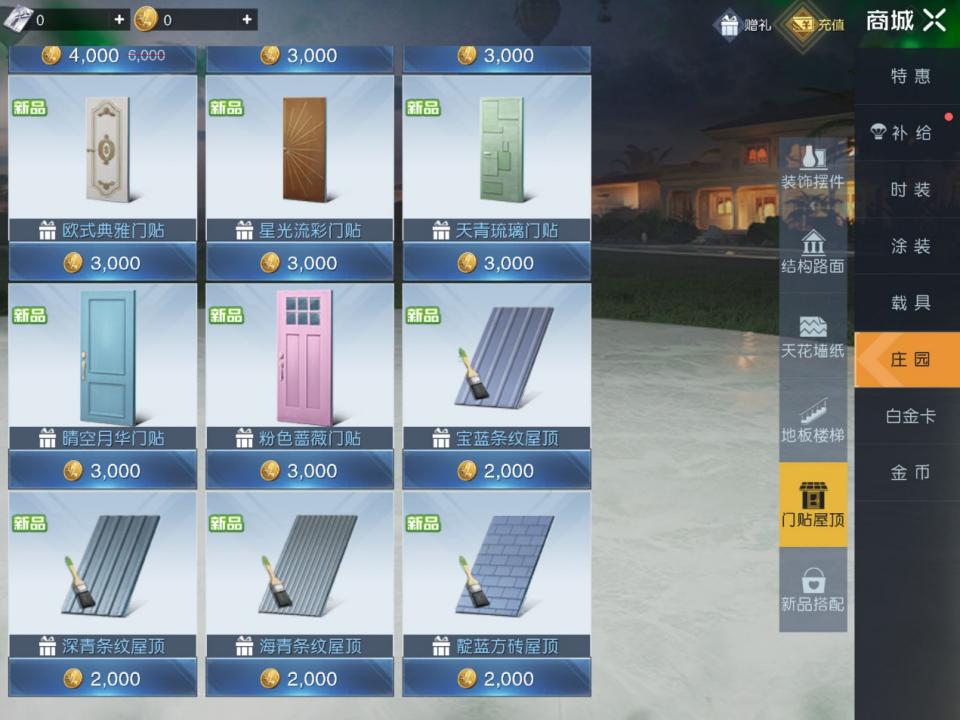Switch to the 金币 gold tab
Viewport: 960px width, 720px height.
tap(909, 472)
